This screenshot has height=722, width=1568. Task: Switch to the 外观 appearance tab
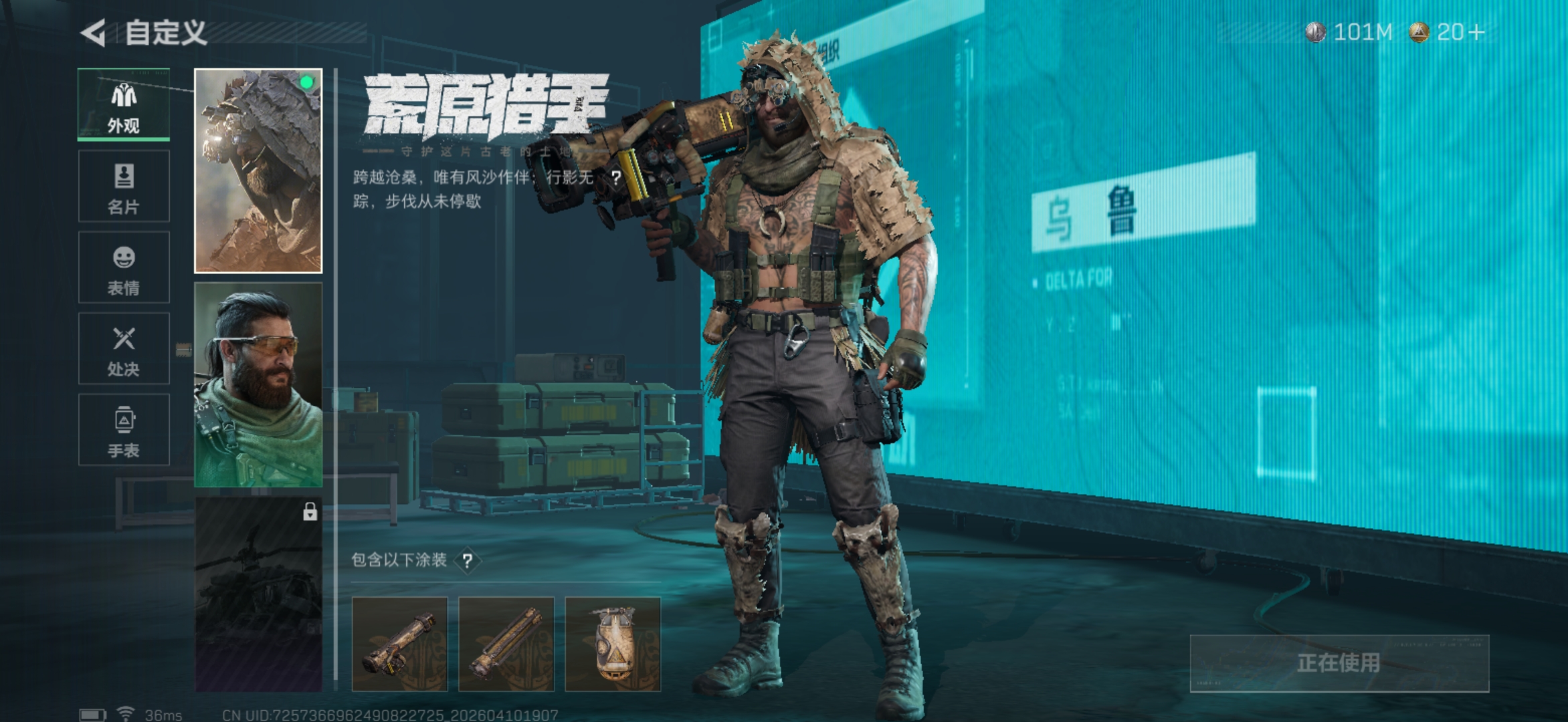[x=124, y=105]
